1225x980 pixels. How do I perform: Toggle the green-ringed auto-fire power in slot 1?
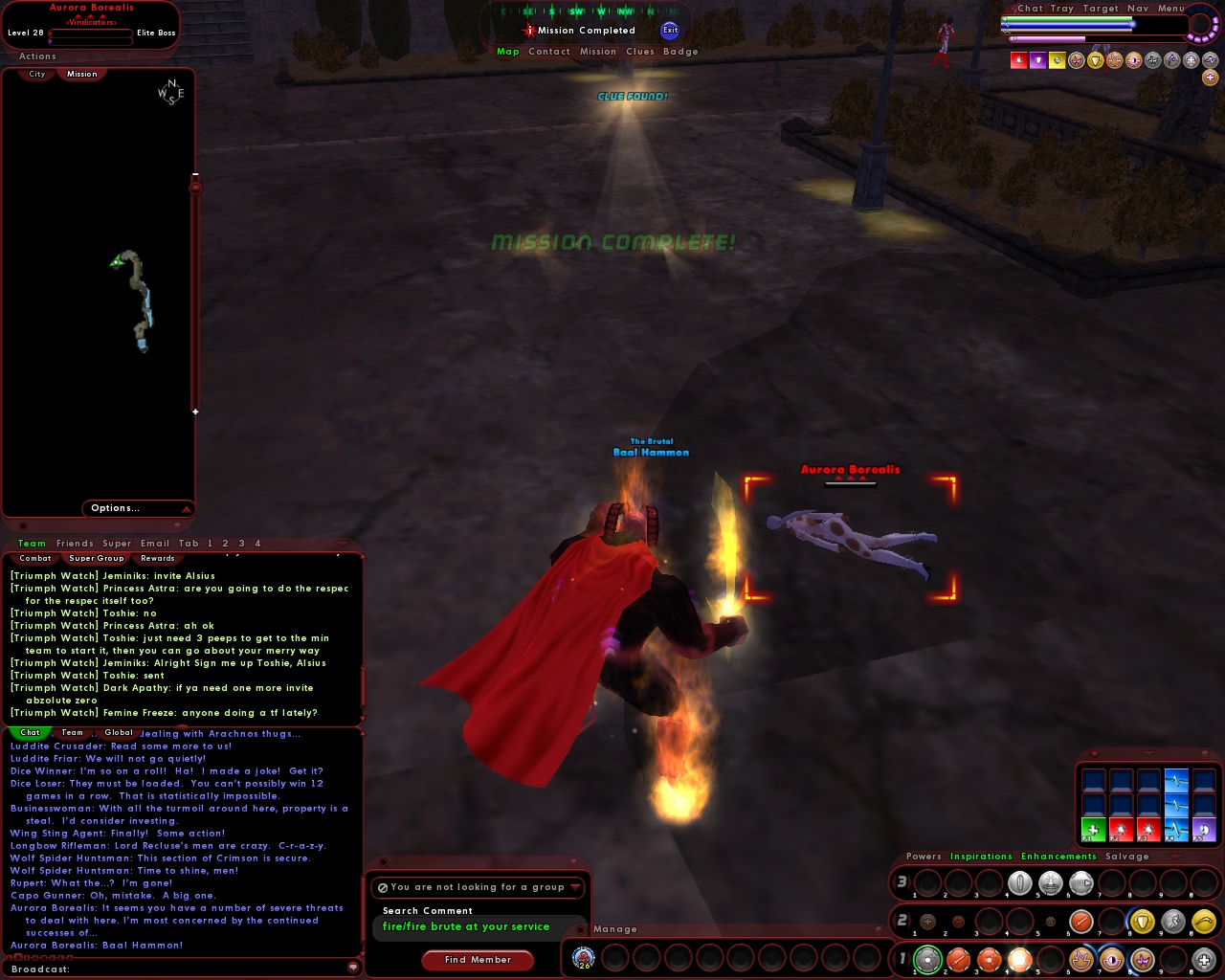[926, 959]
